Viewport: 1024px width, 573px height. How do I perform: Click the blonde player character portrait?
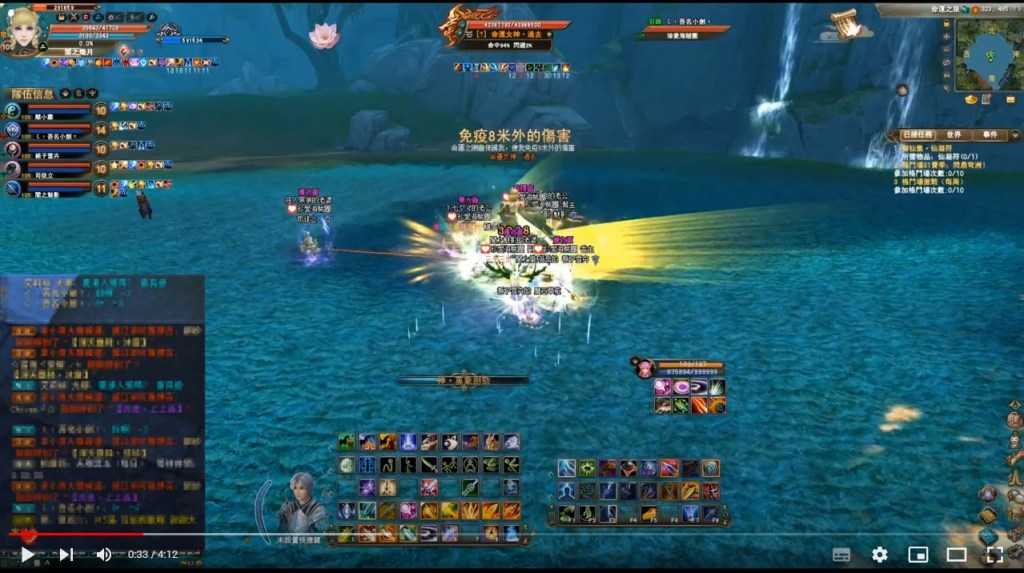pyautogui.click(x=22, y=28)
